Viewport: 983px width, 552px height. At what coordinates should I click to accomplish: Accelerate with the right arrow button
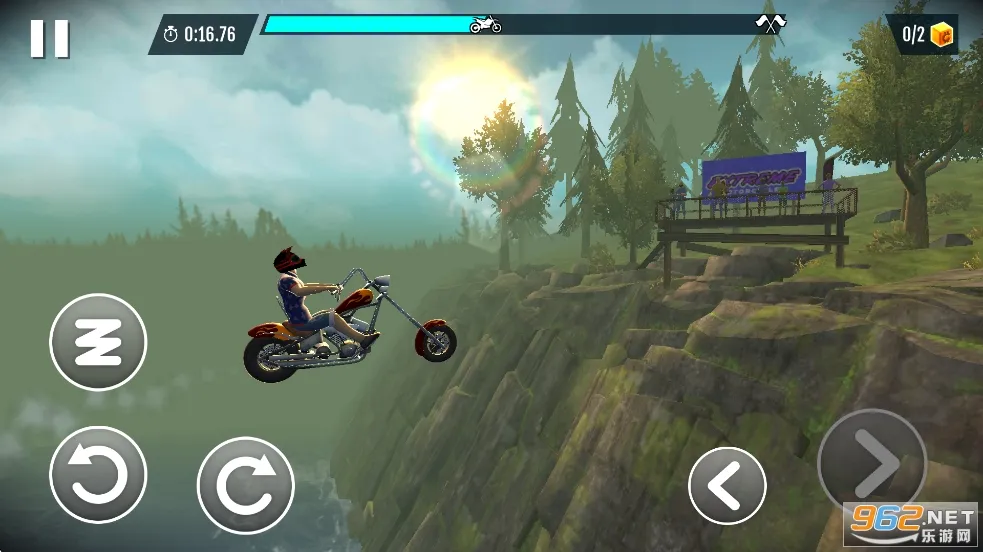point(871,462)
